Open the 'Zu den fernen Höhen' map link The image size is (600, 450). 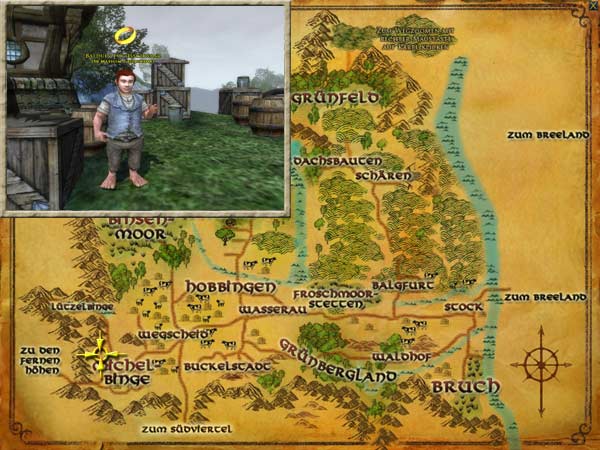pyautogui.click(x=40, y=360)
